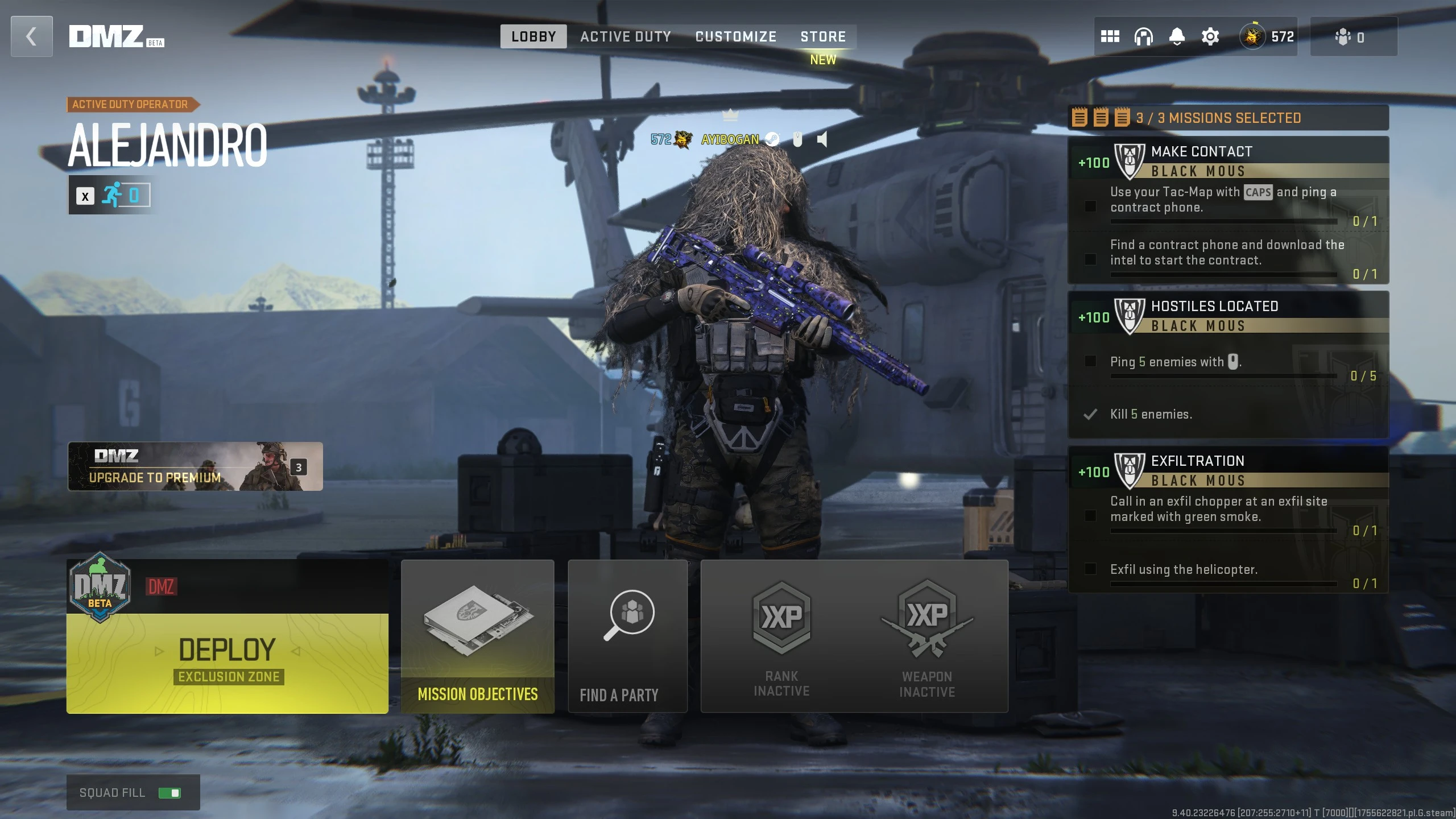
Task: View rank emblem next to 572
Action: coord(1251,36)
